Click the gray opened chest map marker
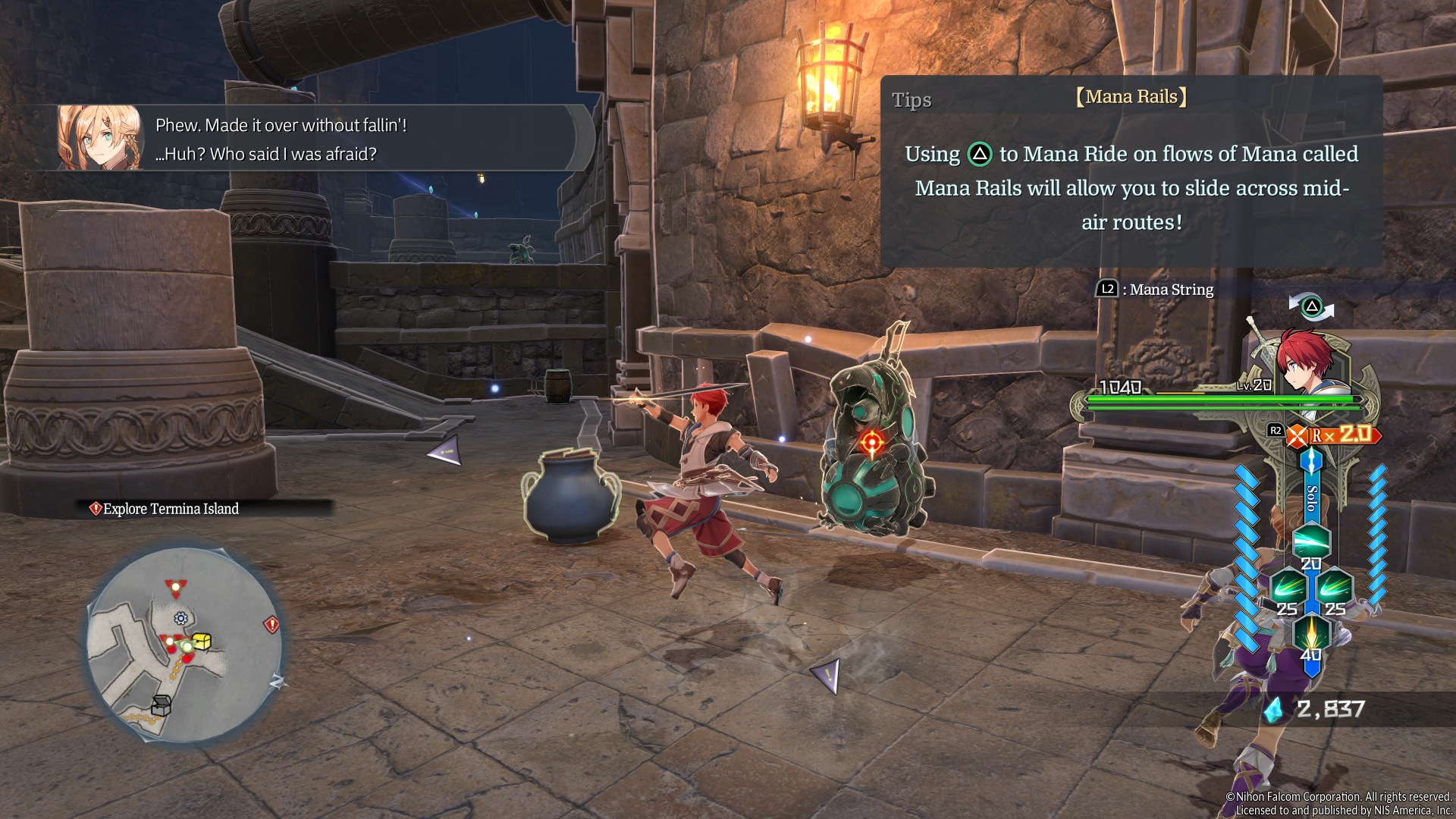This screenshot has width=1456, height=819. [160, 704]
